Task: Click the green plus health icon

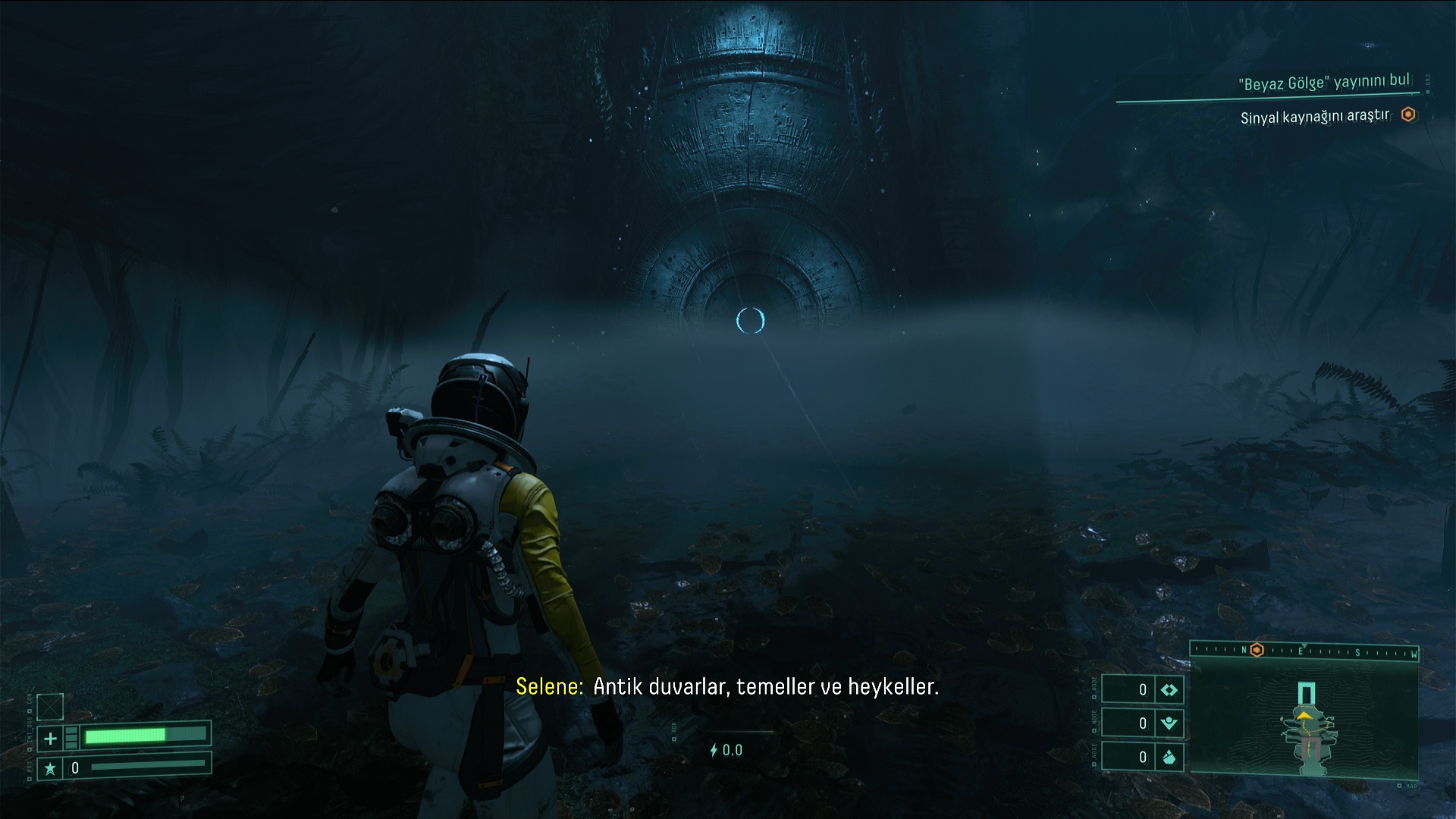Action: [50, 737]
